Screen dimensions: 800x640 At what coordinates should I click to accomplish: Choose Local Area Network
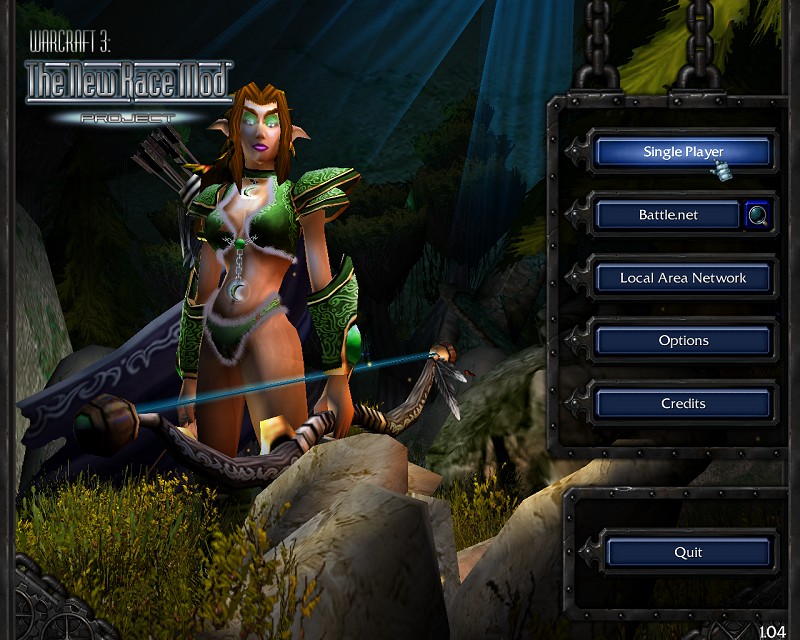[683, 278]
